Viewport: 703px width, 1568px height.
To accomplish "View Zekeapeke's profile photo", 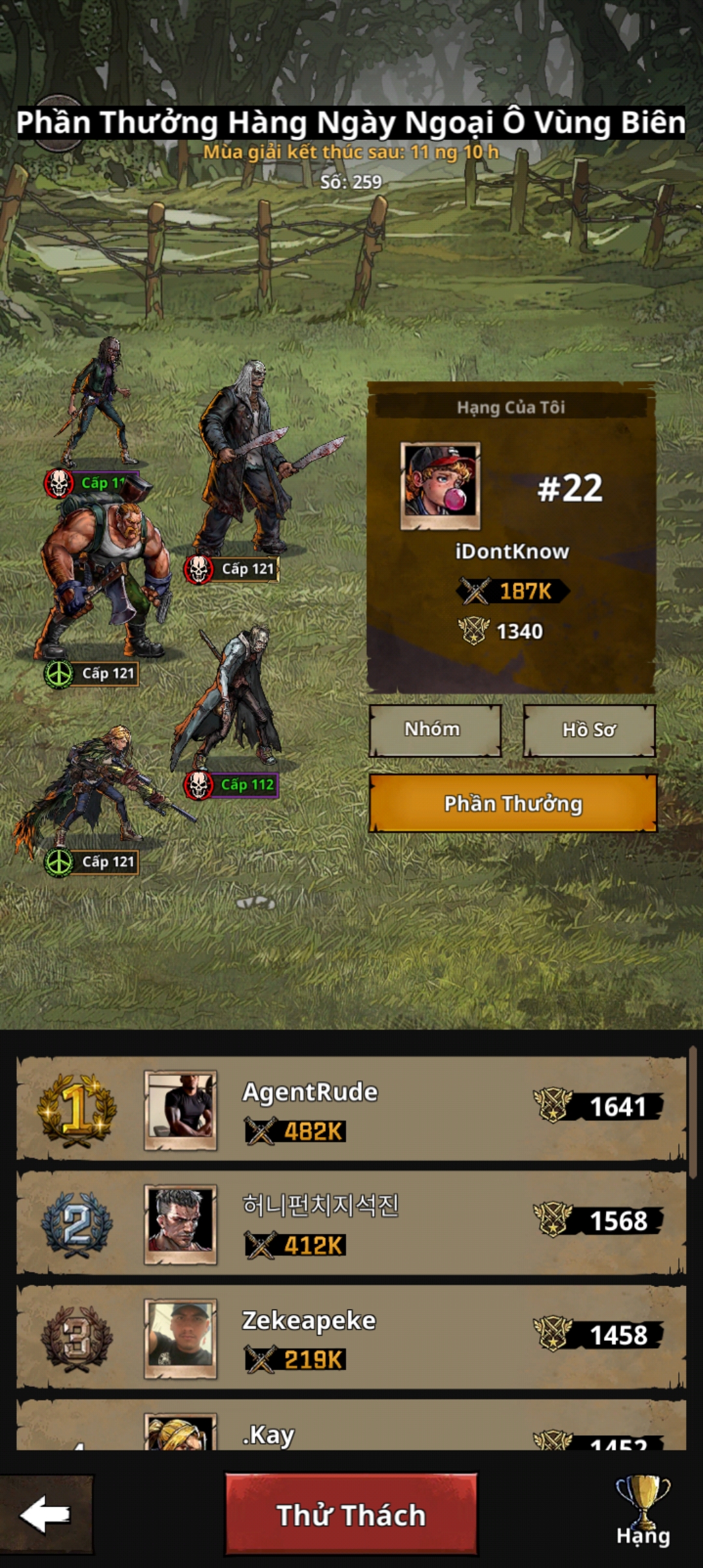I will click(180, 1338).
